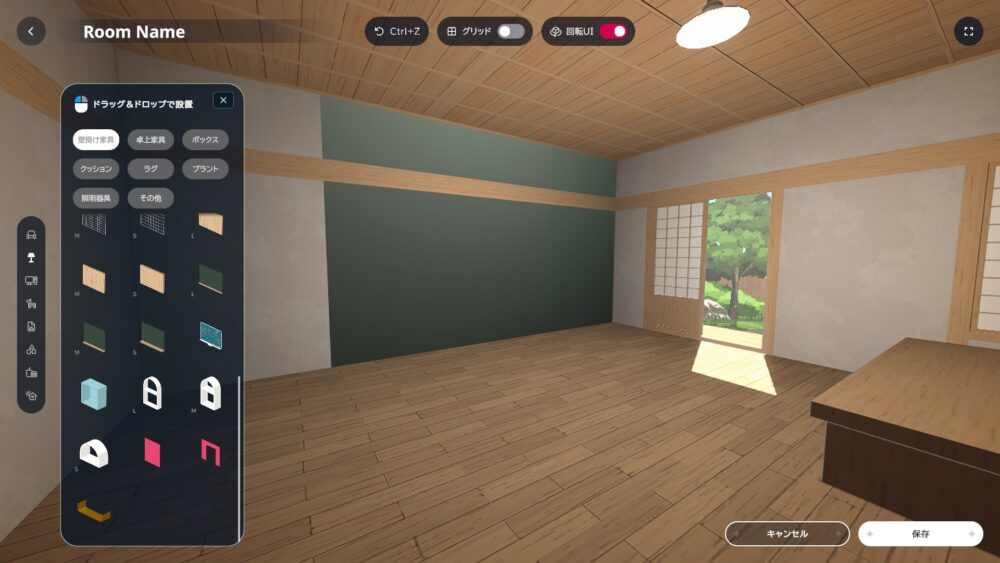The image size is (1000, 563).
Task: Select the solid pink panel item
Action: 152,451
